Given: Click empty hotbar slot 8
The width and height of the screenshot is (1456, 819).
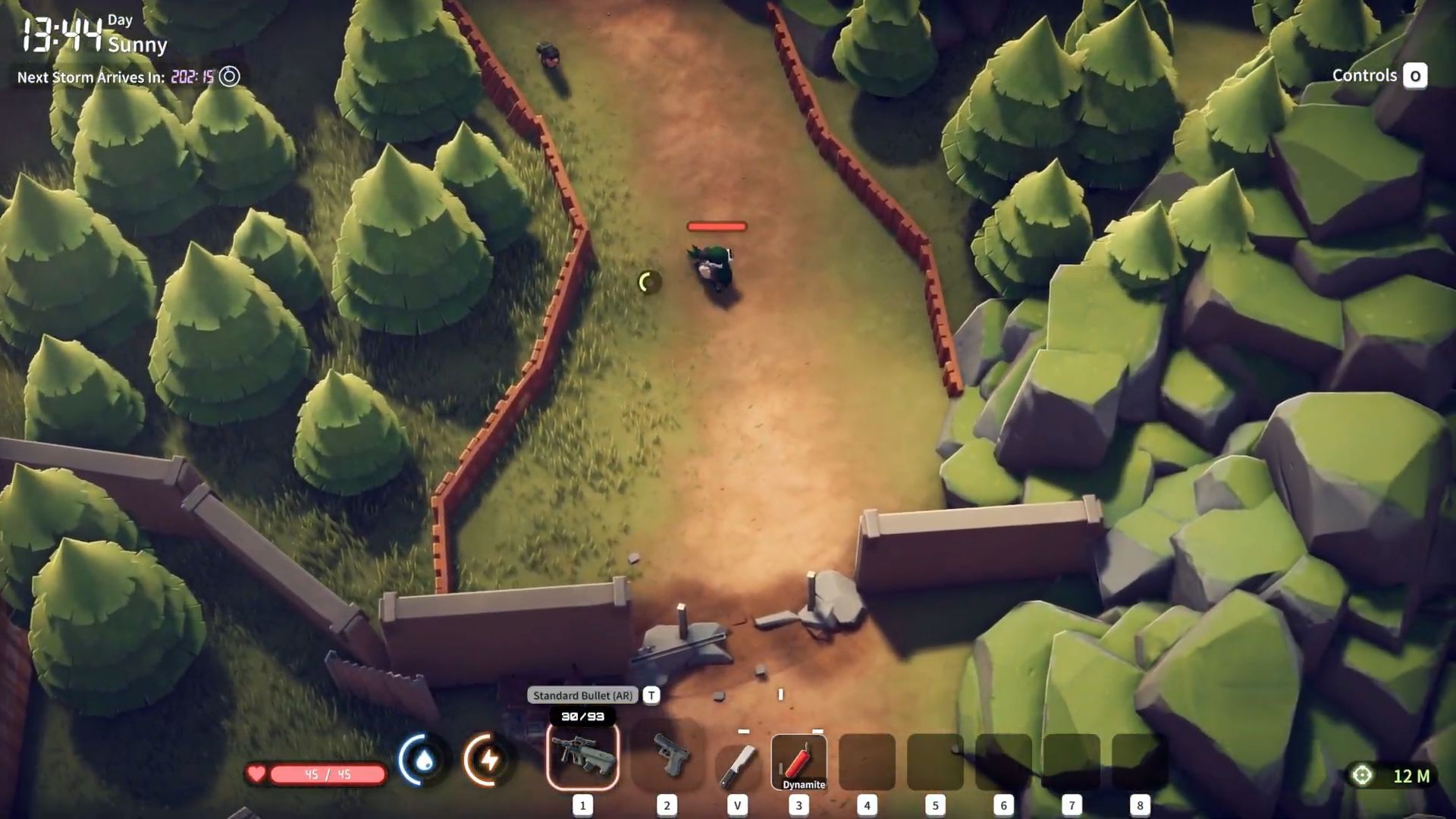Looking at the screenshot, I should (1139, 758).
